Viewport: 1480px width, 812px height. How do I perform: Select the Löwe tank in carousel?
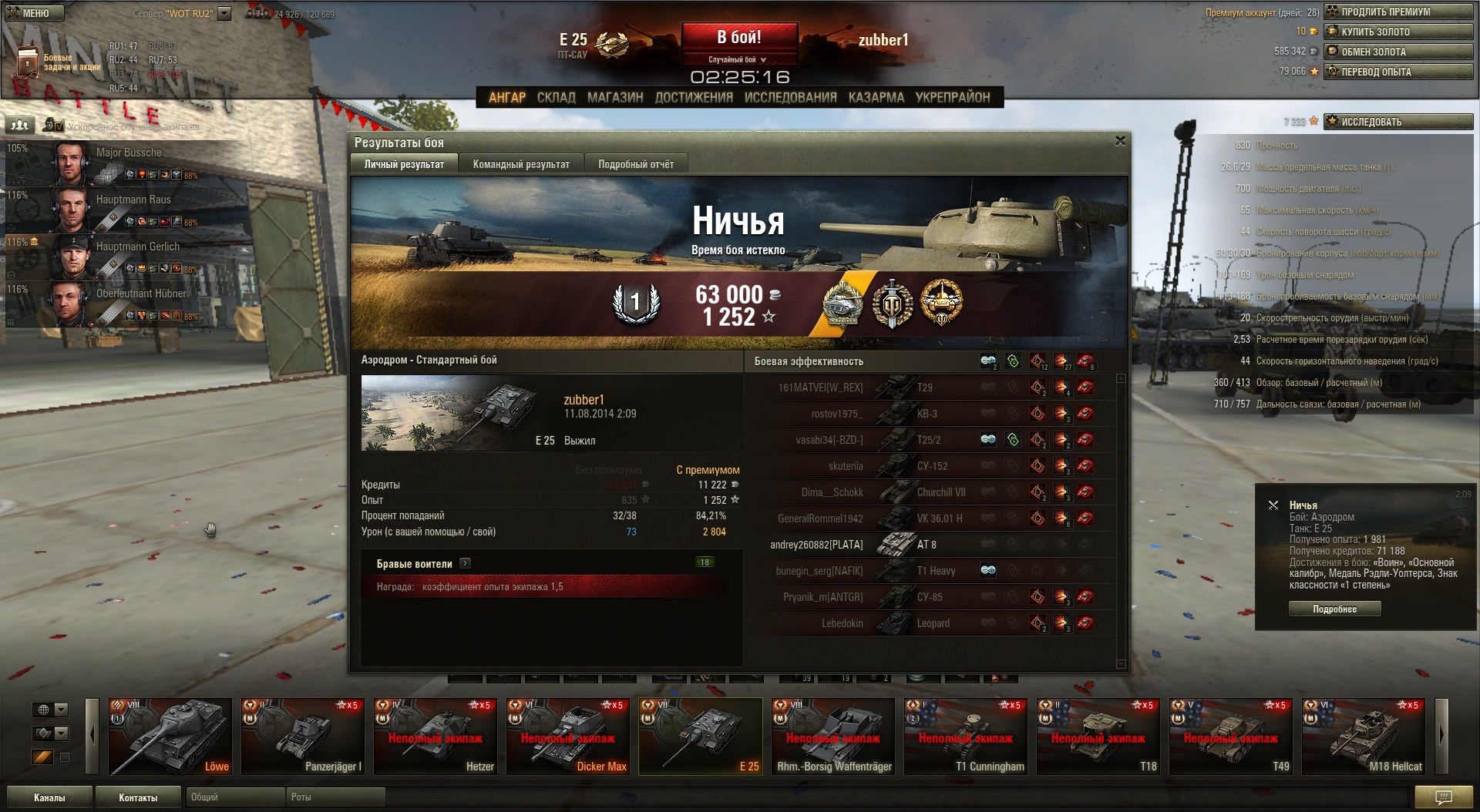(x=170, y=736)
